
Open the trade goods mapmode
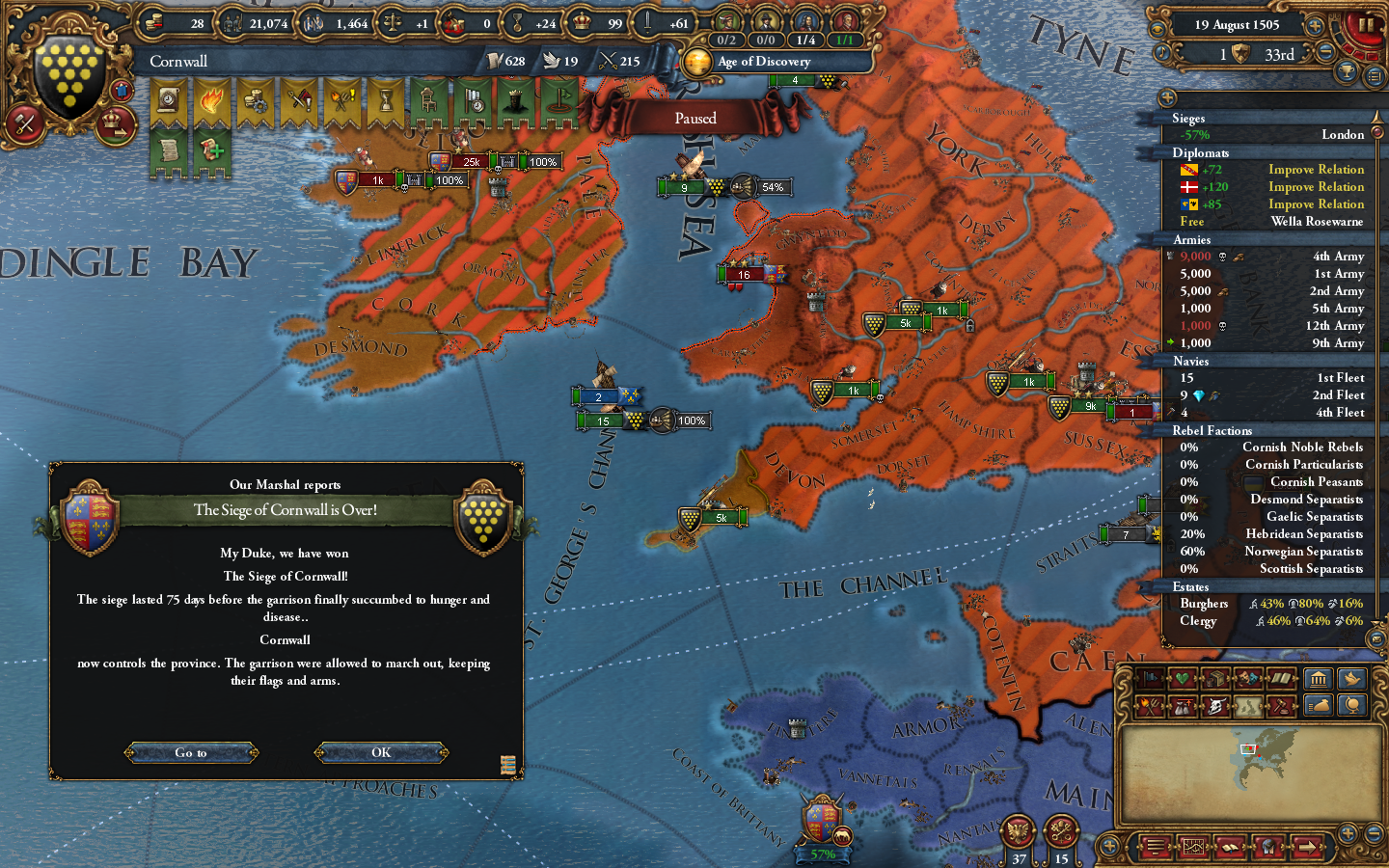tap(1213, 677)
